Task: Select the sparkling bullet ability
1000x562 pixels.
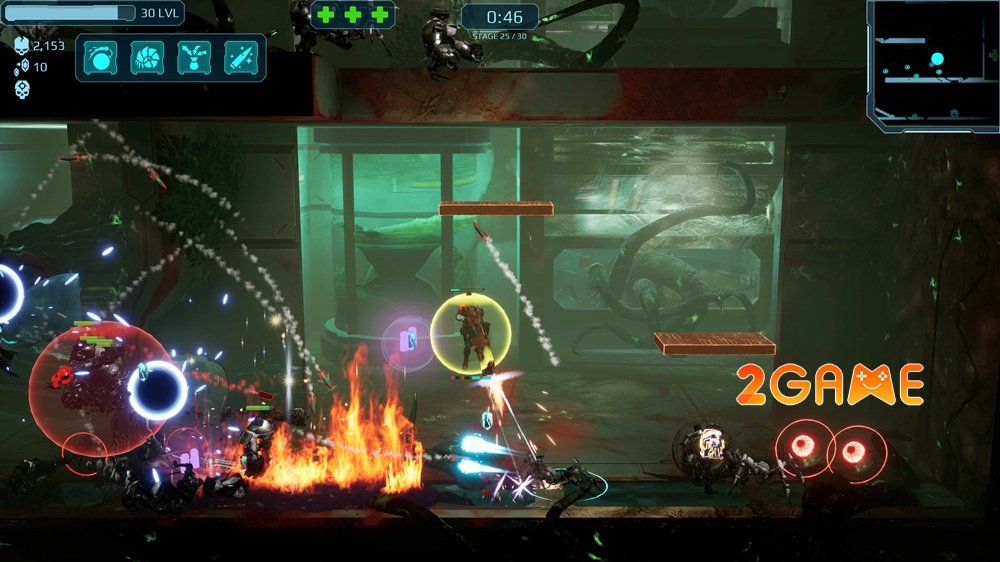Action: 241,57
